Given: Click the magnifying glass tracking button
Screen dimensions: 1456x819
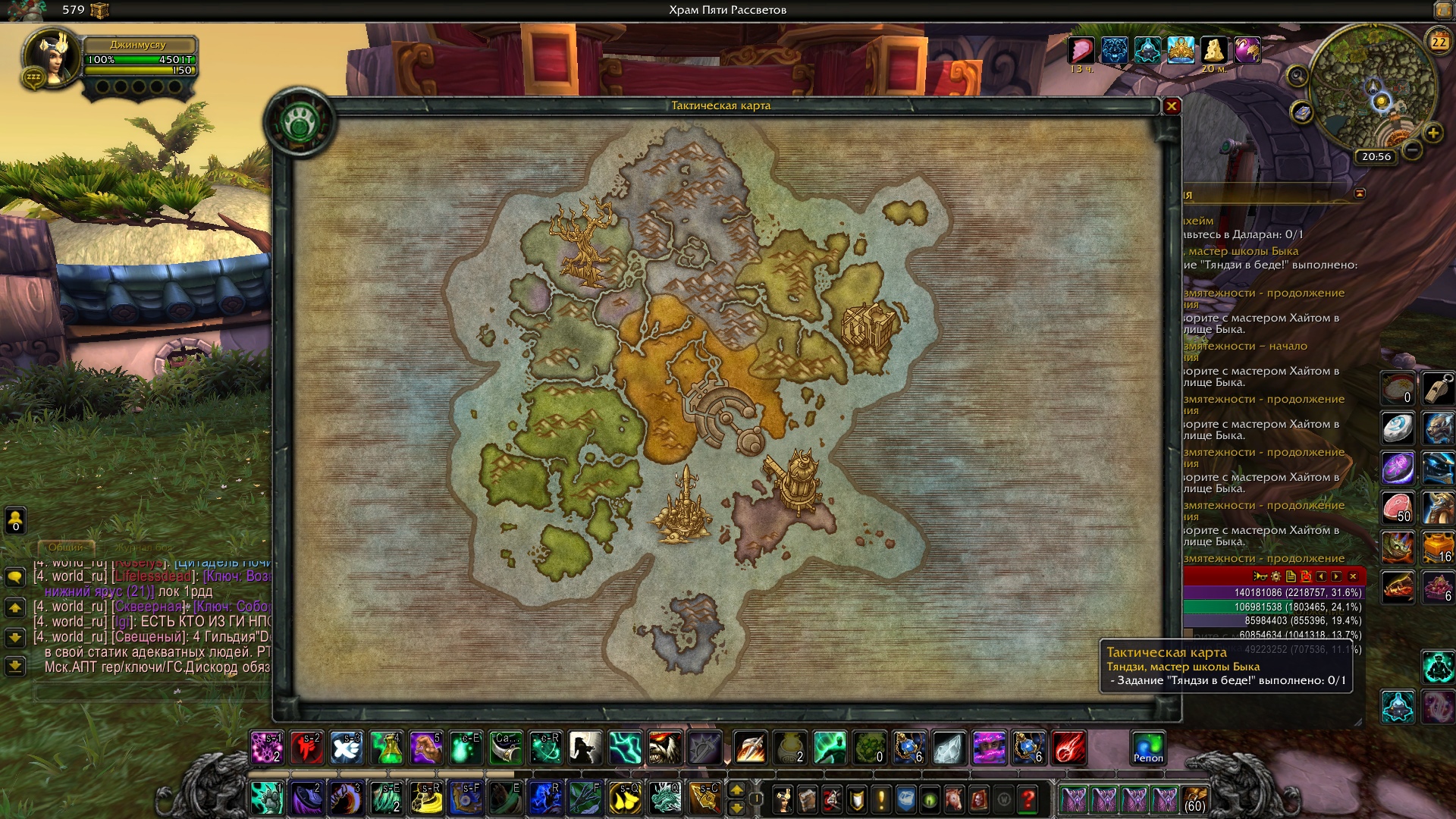Looking at the screenshot, I should 1298,75.
